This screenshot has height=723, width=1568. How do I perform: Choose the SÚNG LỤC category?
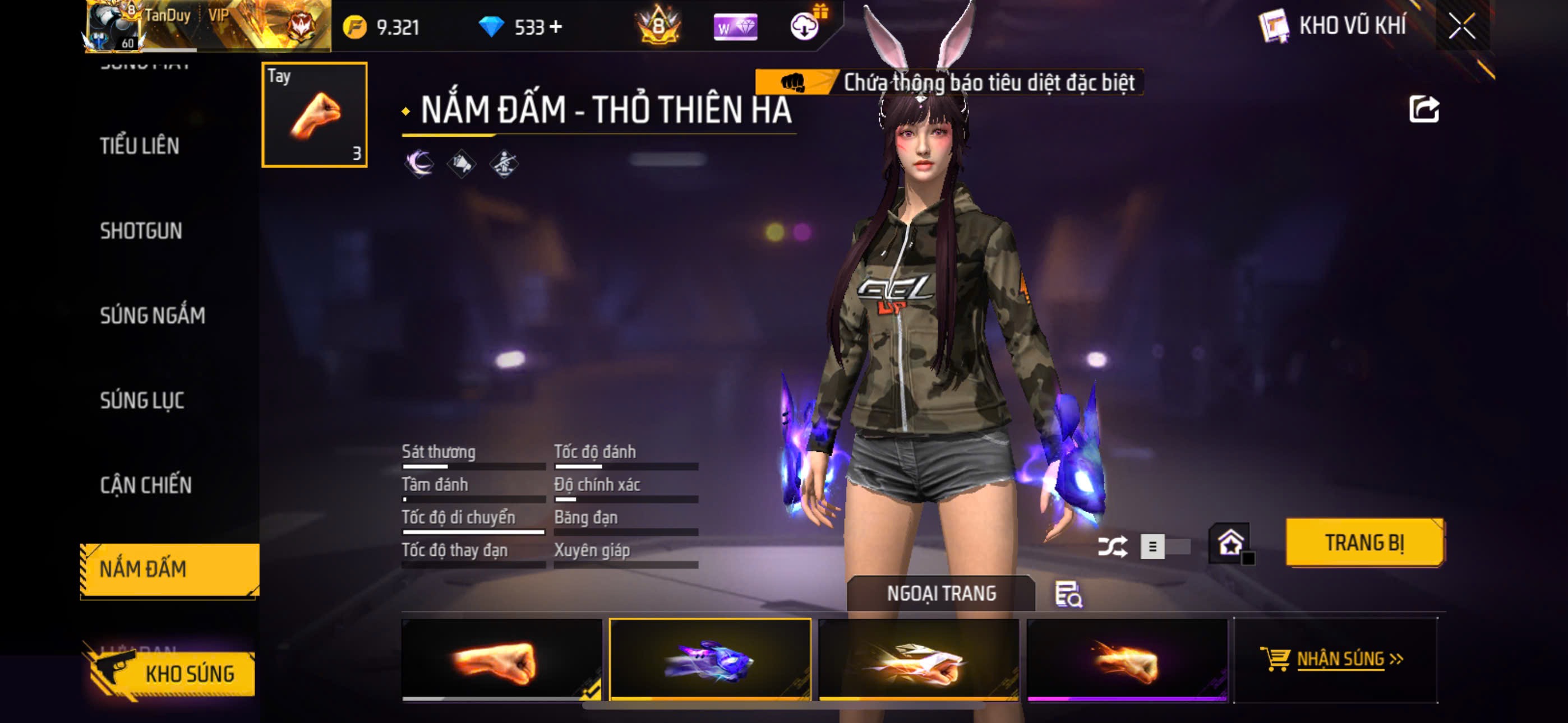click(142, 400)
